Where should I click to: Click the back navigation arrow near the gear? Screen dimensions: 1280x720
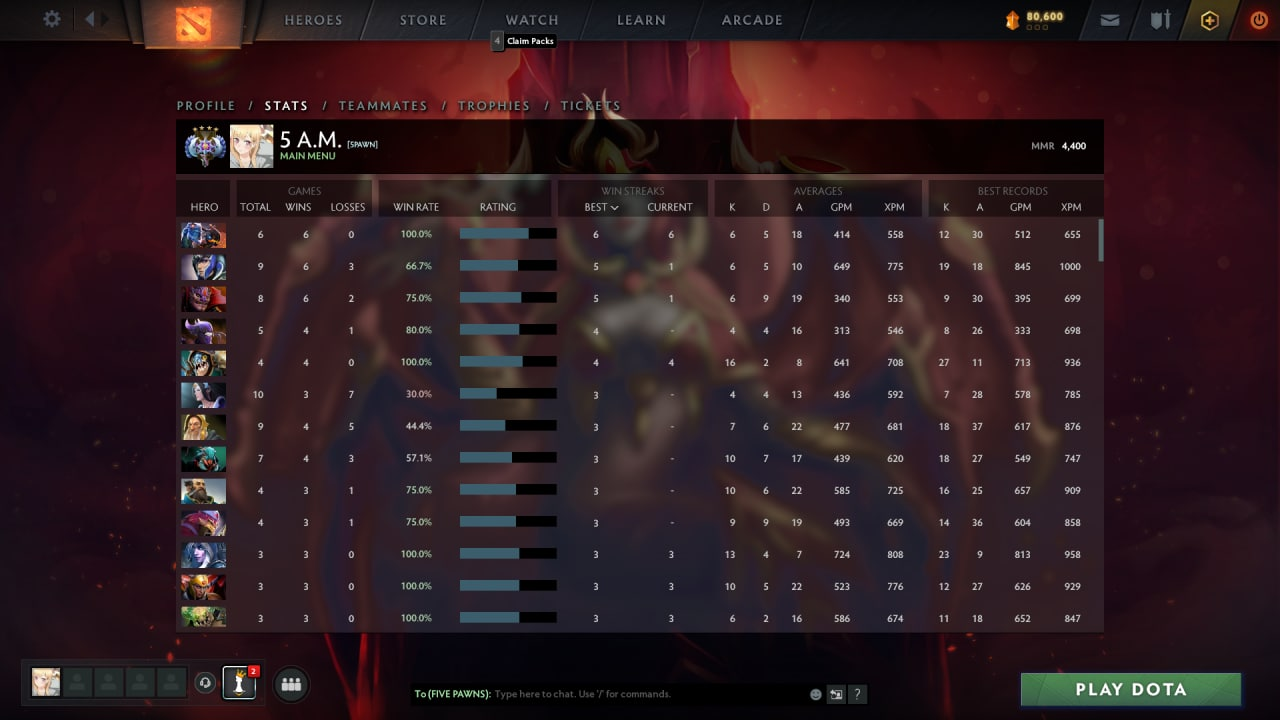[x=88, y=19]
